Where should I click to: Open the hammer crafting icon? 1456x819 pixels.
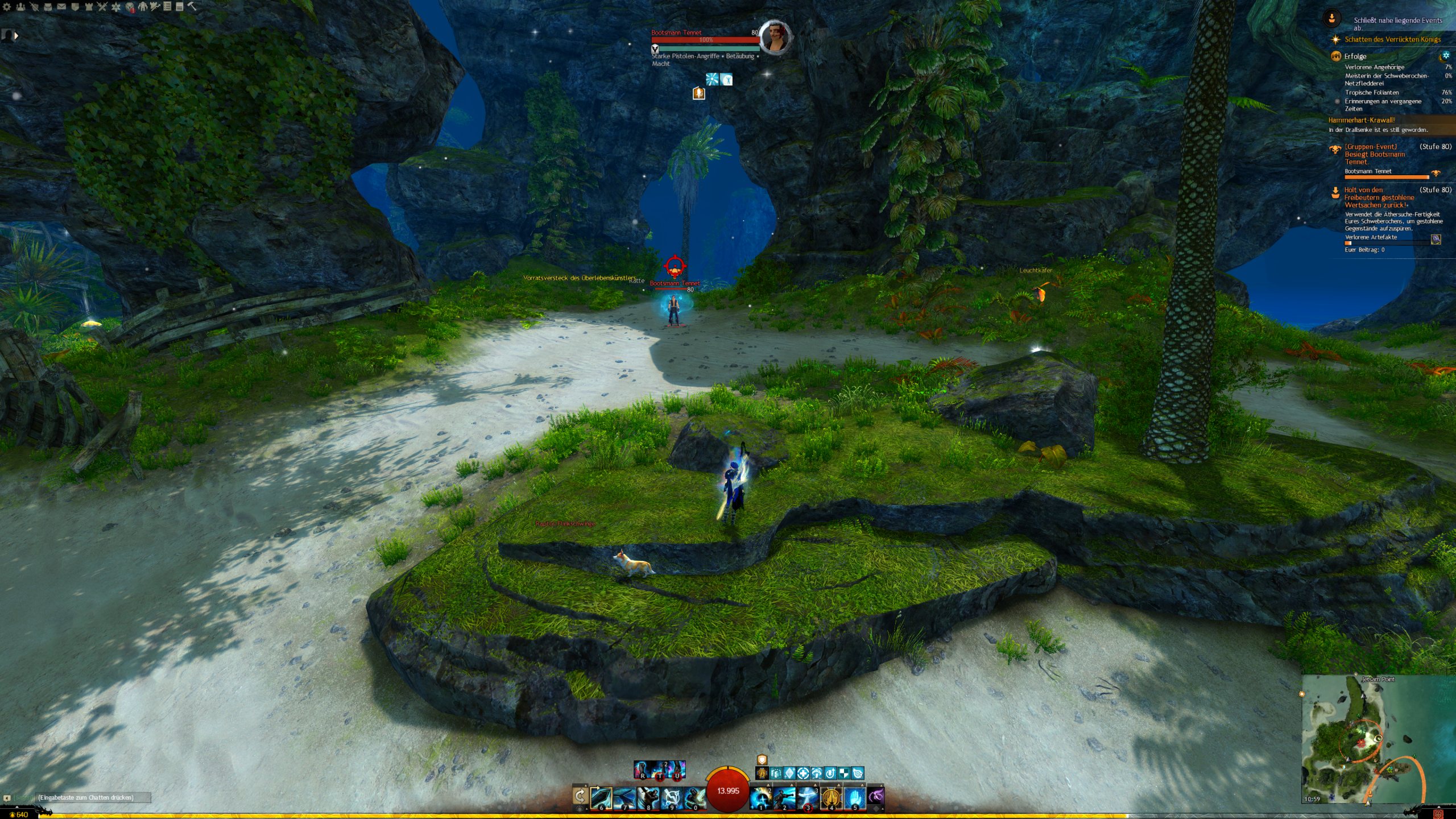(192, 6)
